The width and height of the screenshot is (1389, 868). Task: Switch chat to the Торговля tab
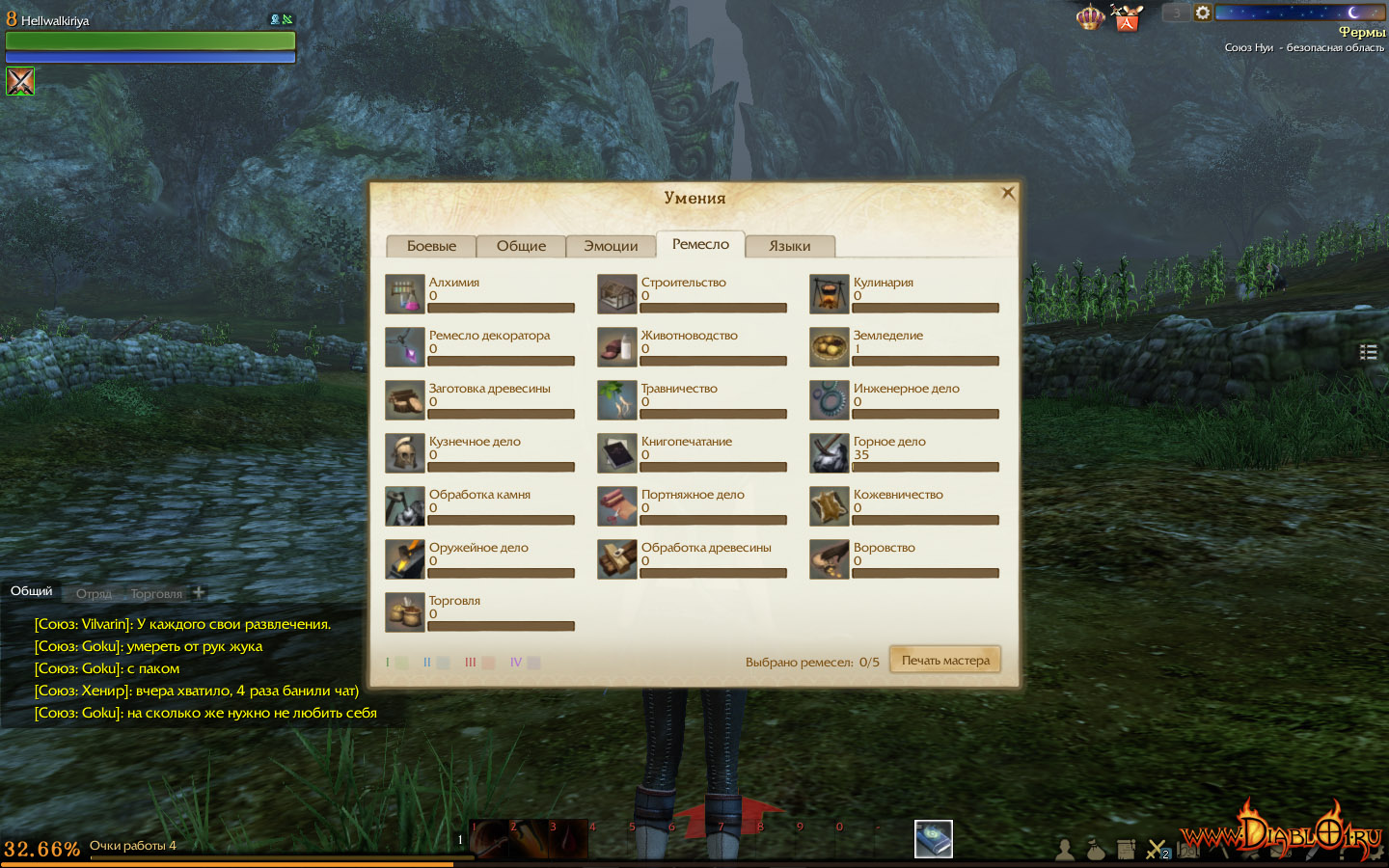coord(156,593)
